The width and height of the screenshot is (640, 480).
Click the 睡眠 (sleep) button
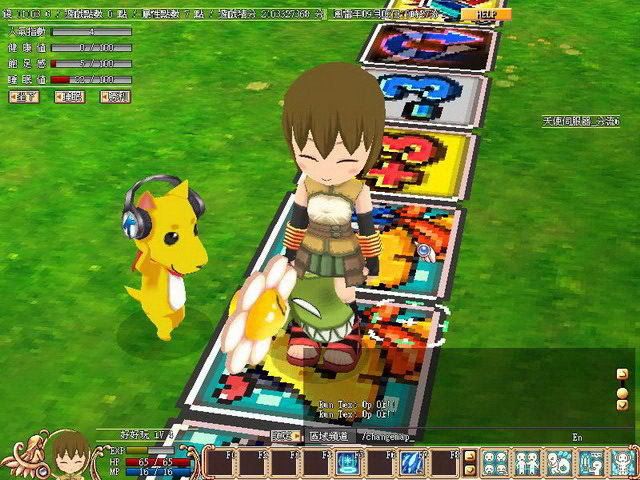point(70,96)
